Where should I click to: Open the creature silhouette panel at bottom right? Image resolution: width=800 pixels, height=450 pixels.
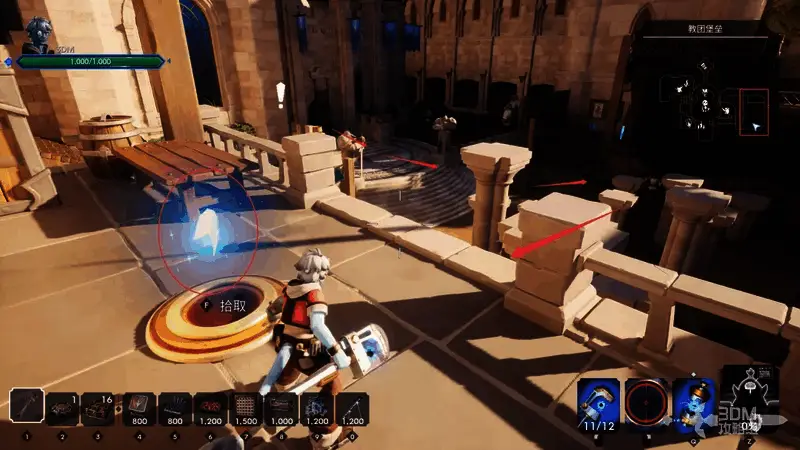click(747, 395)
